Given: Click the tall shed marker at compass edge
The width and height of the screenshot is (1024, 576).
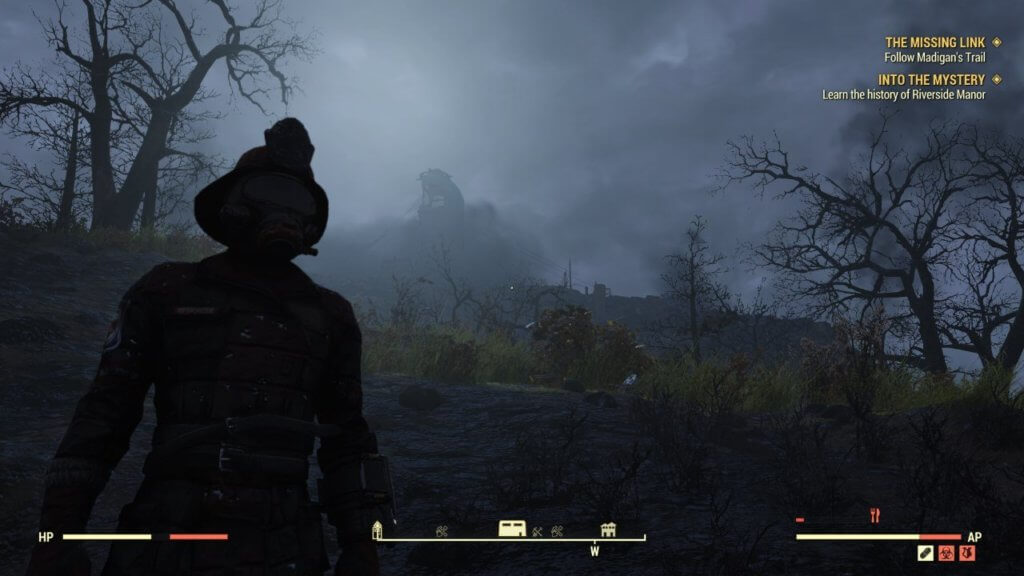Looking at the screenshot, I should tap(378, 530).
